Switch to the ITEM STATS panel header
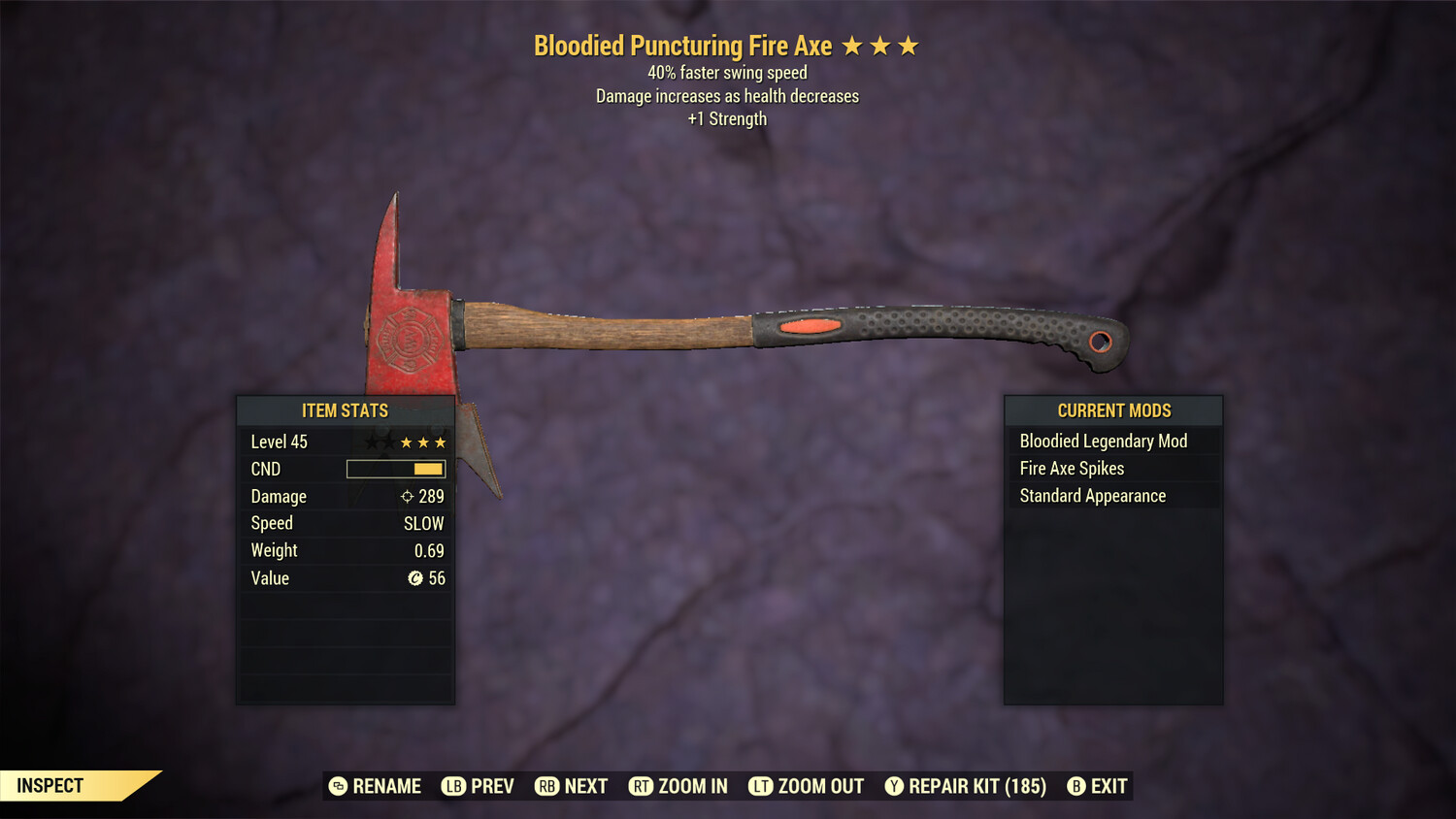The width and height of the screenshot is (1456, 819). pyautogui.click(x=345, y=410)
